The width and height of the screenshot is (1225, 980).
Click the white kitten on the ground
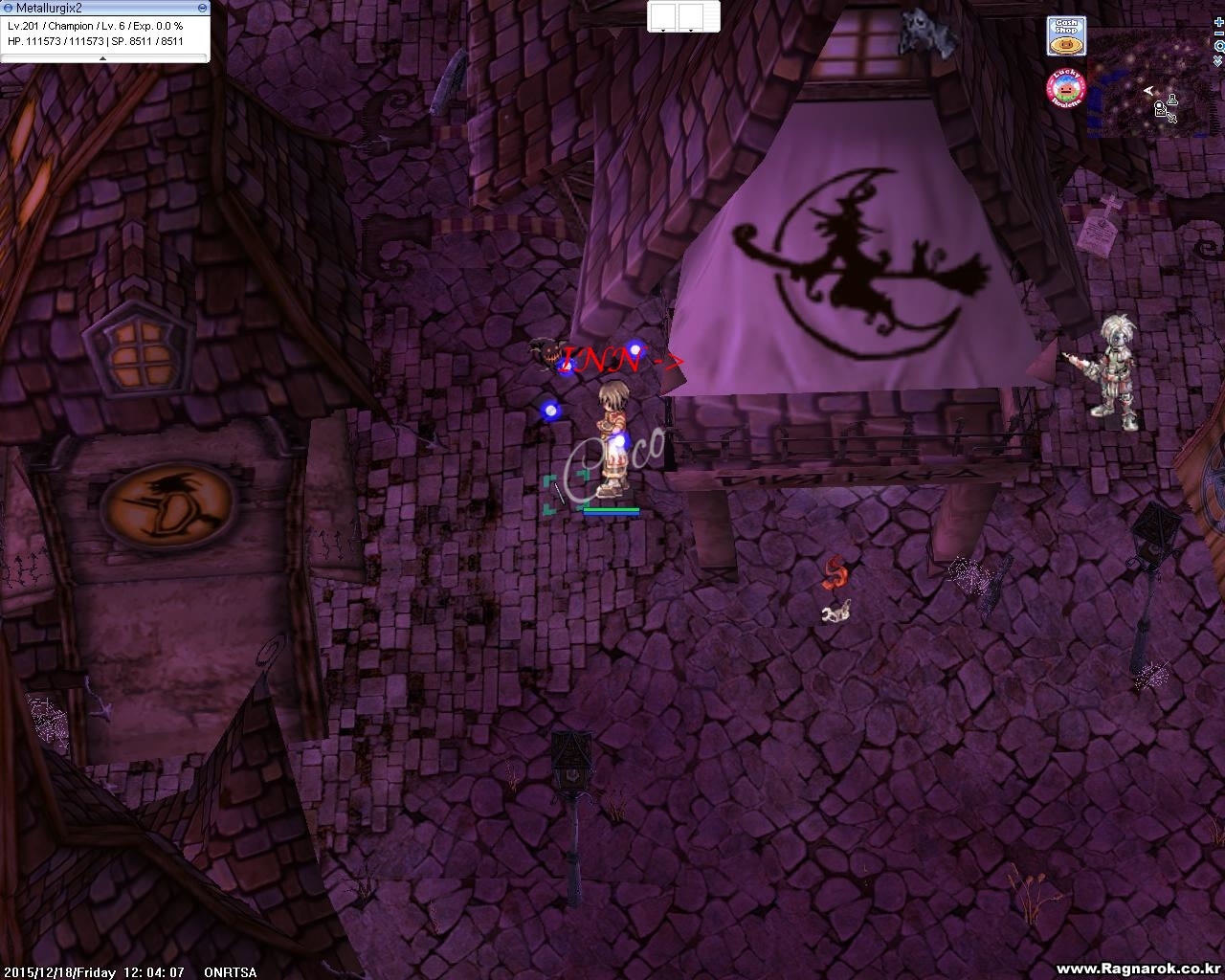point(835,613)
